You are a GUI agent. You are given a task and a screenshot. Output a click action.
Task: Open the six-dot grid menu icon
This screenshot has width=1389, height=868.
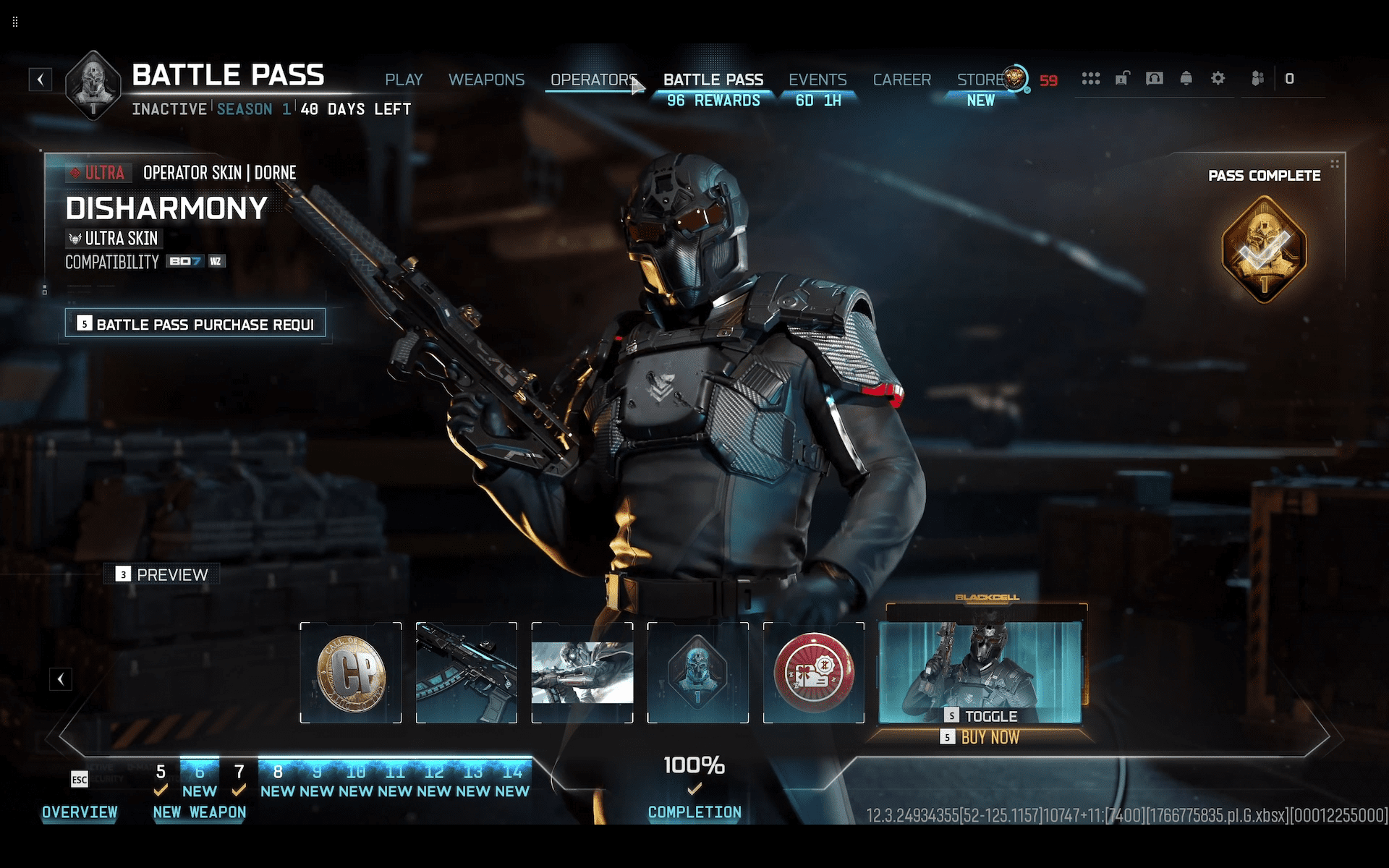pos(1091,78)
